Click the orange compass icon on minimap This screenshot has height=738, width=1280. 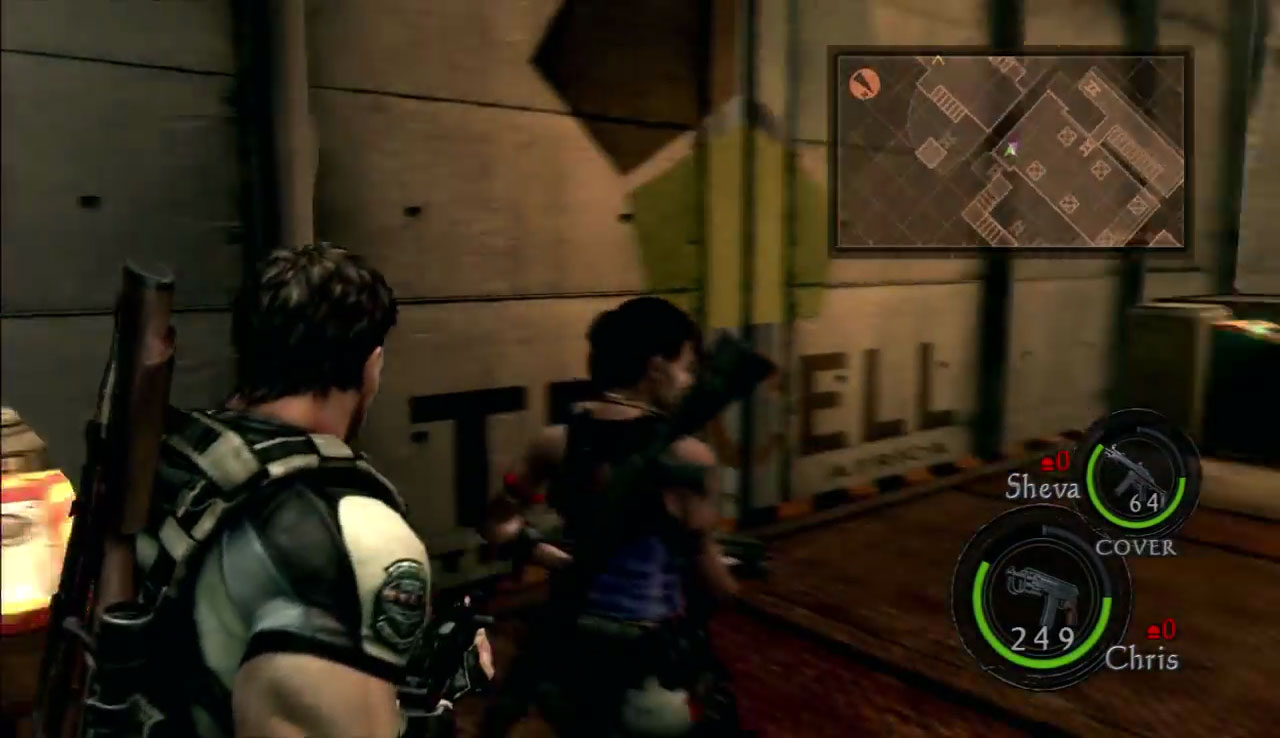pyautogui.click(x=864, y=84)
